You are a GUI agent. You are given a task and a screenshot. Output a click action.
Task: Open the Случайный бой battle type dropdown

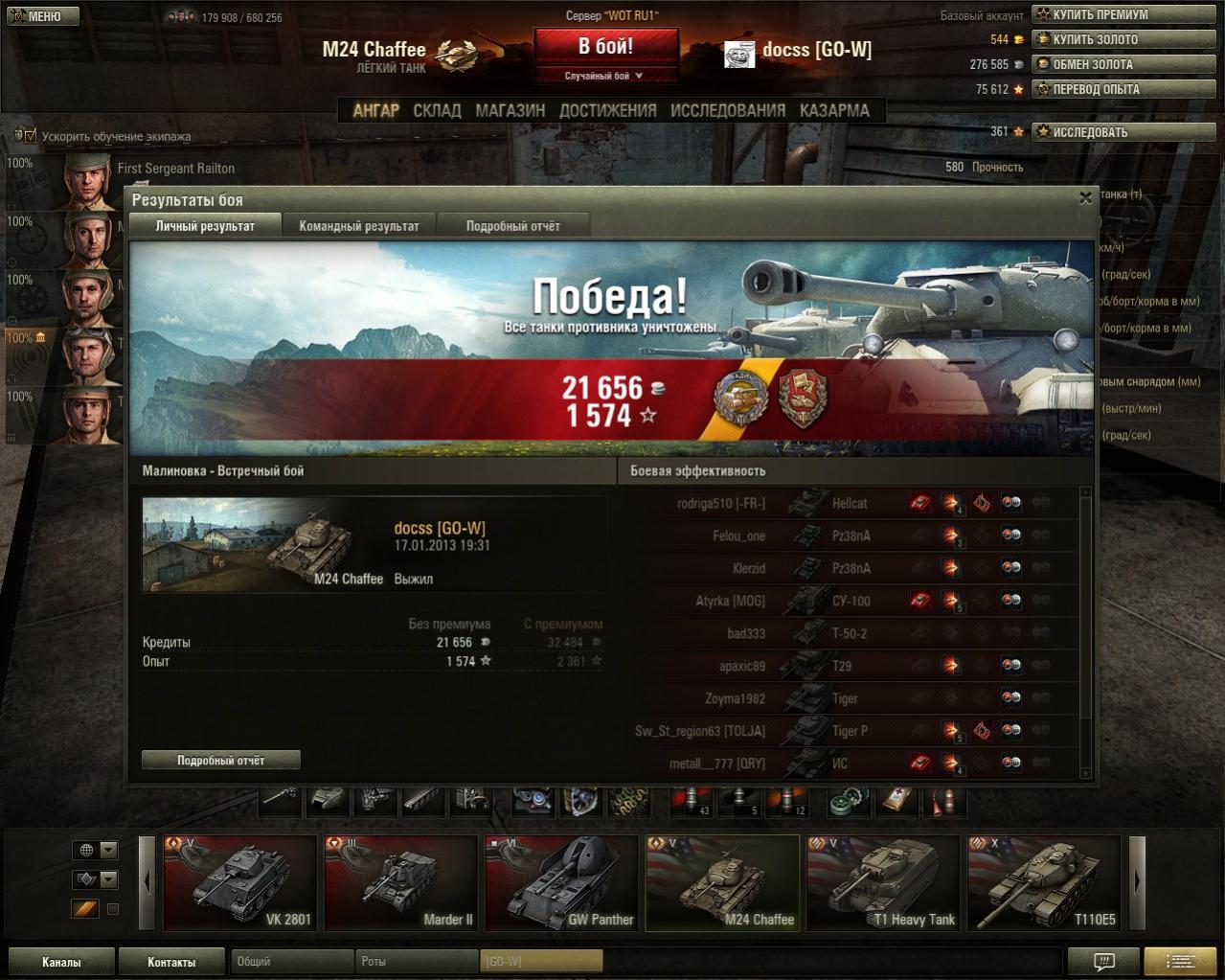tap(605, 76)
